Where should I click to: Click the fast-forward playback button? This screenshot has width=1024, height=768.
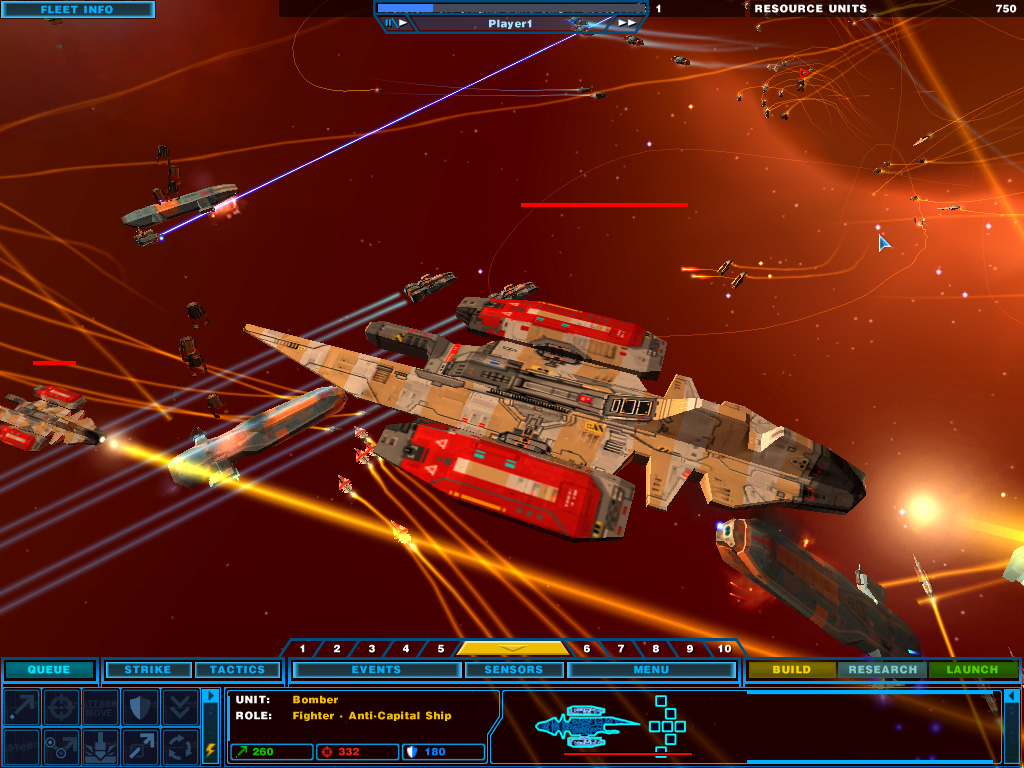626,23
